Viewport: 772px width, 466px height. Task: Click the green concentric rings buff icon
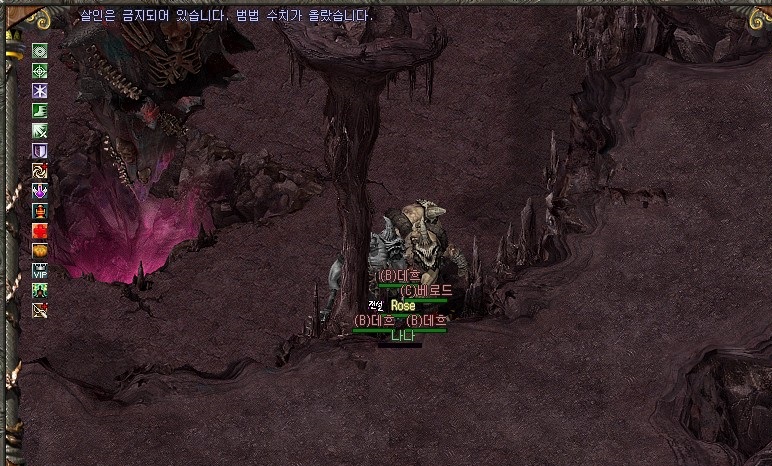(40, 51)
